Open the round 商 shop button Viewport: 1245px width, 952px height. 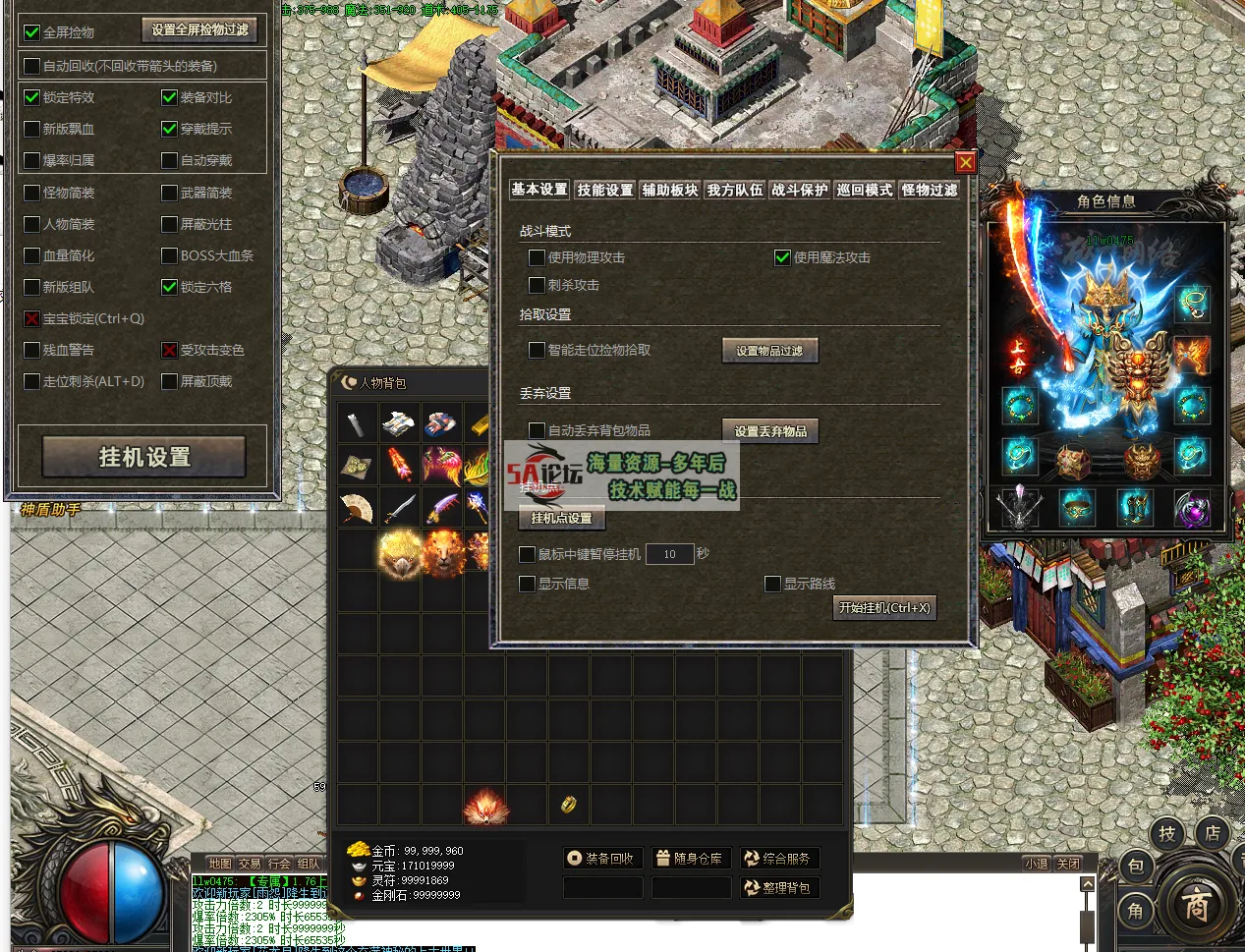click(x=1195, y=905)
